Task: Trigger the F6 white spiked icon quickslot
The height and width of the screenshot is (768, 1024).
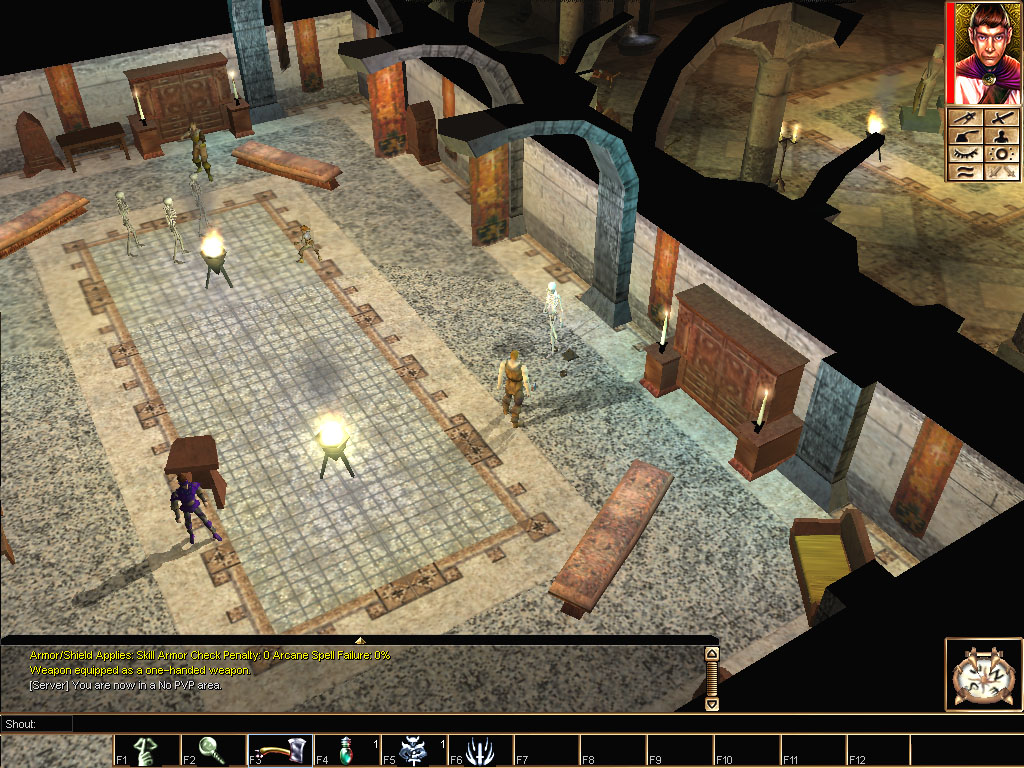Action: [481, 751]
